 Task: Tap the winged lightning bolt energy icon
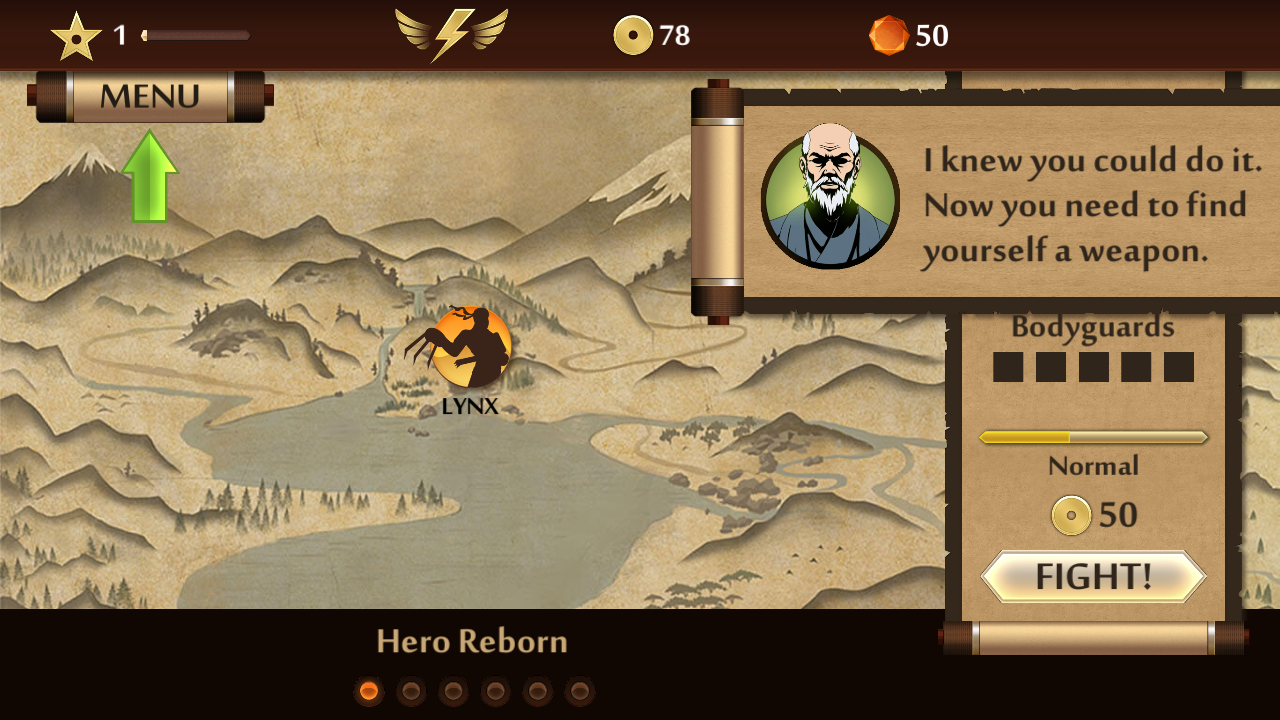[x=451, y=35]
